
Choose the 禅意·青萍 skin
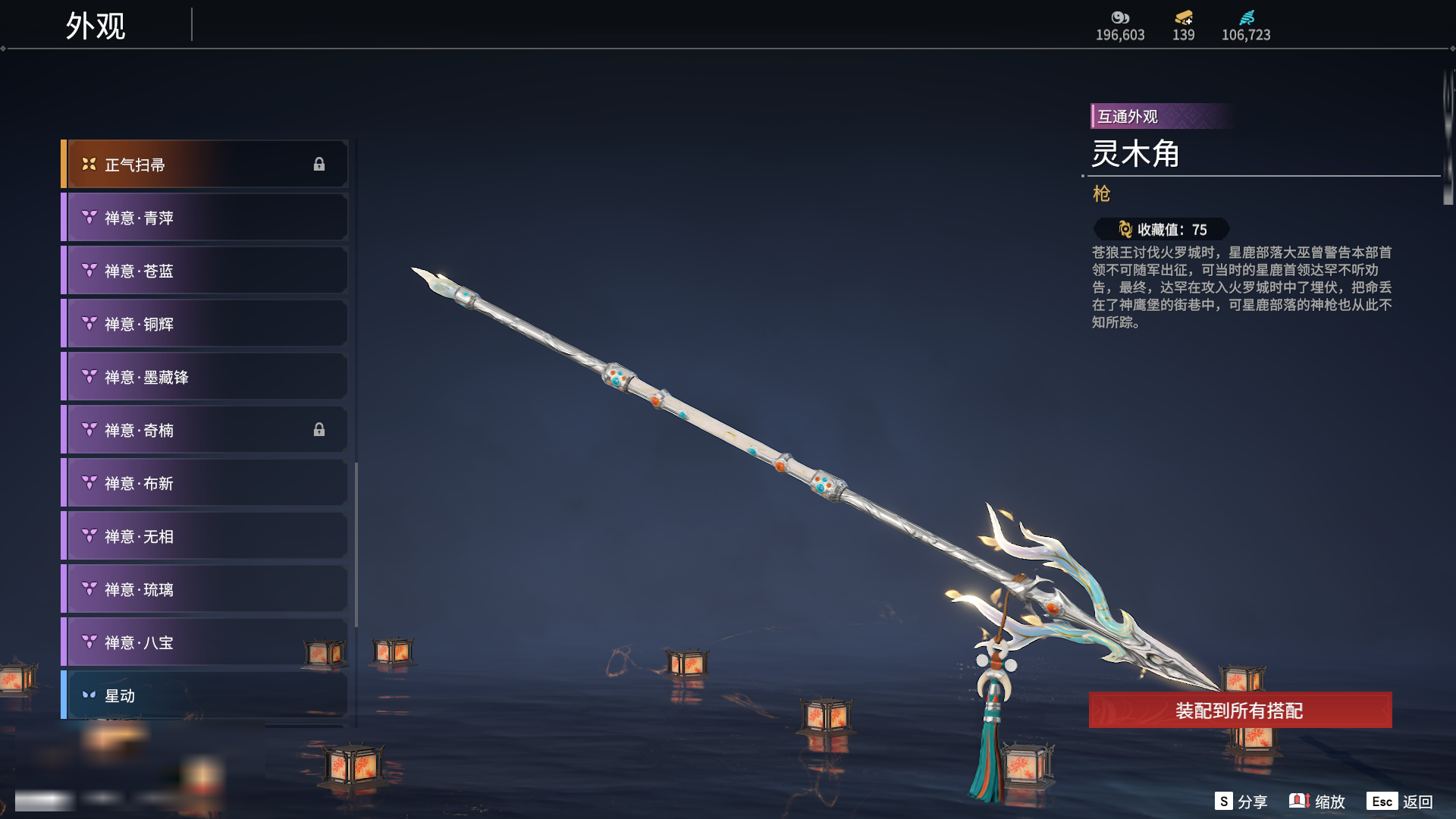[205, 218]
